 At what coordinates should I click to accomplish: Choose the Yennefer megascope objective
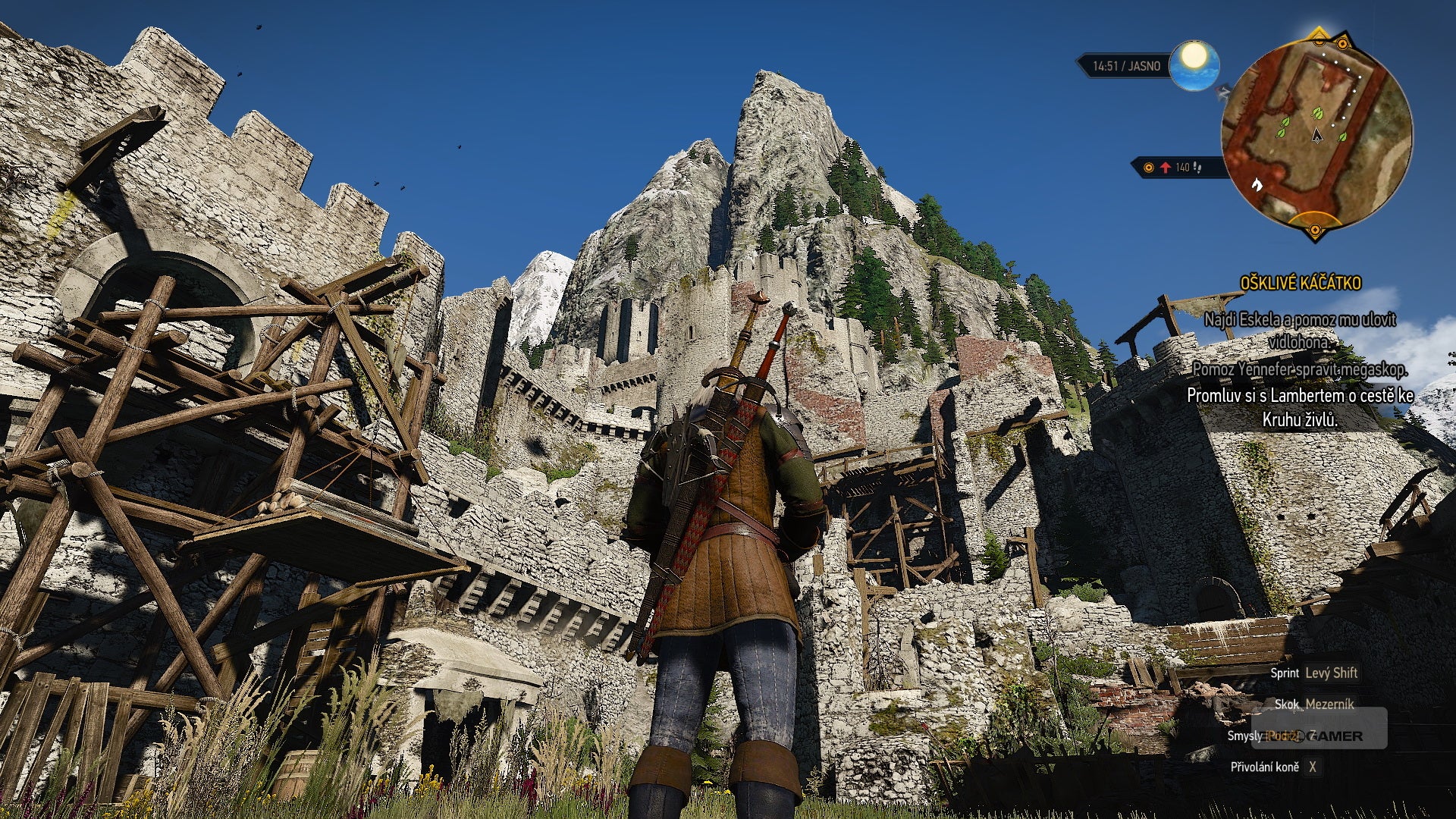point(1300,369)
